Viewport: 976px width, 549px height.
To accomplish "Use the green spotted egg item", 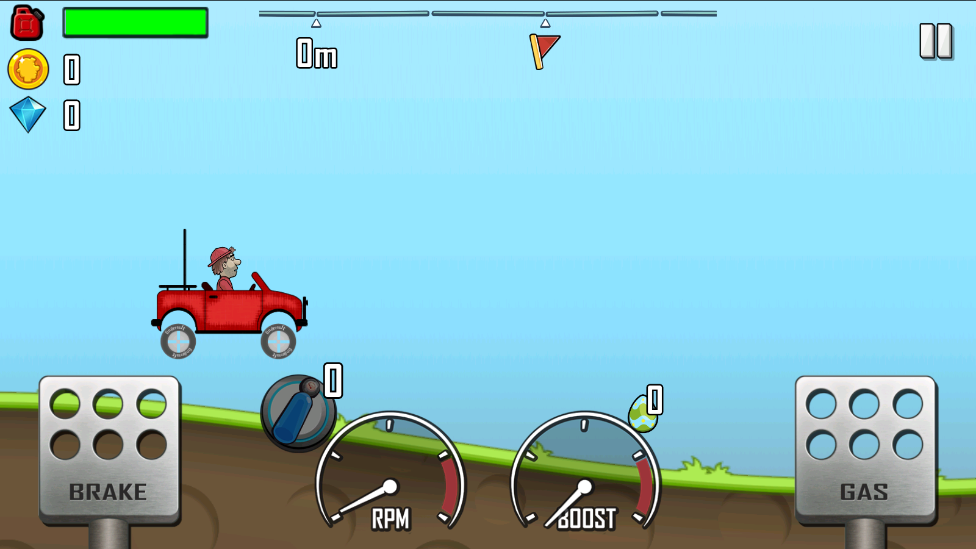I will pos(642,413).
